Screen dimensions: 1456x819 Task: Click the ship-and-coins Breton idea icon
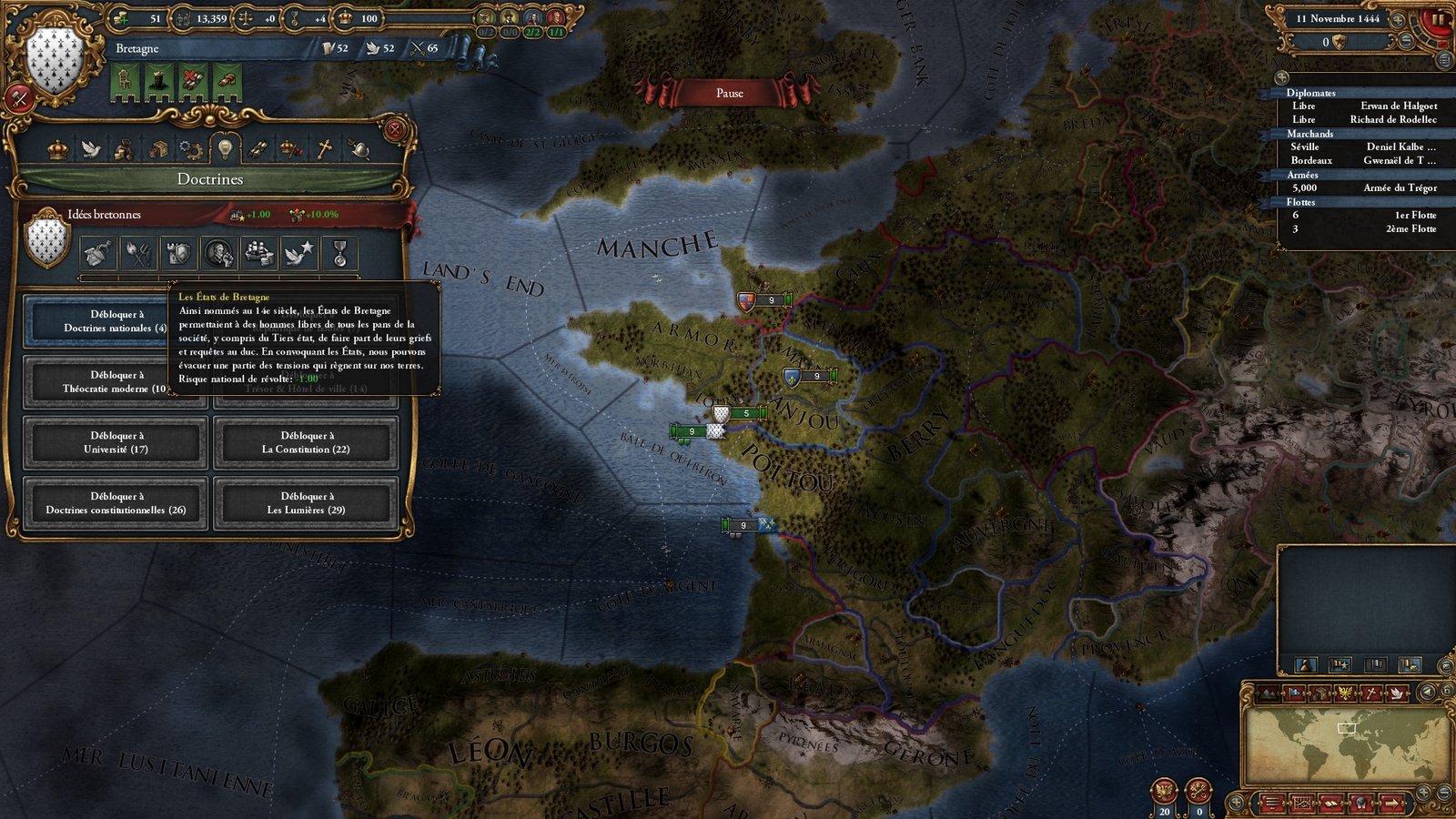258,254
